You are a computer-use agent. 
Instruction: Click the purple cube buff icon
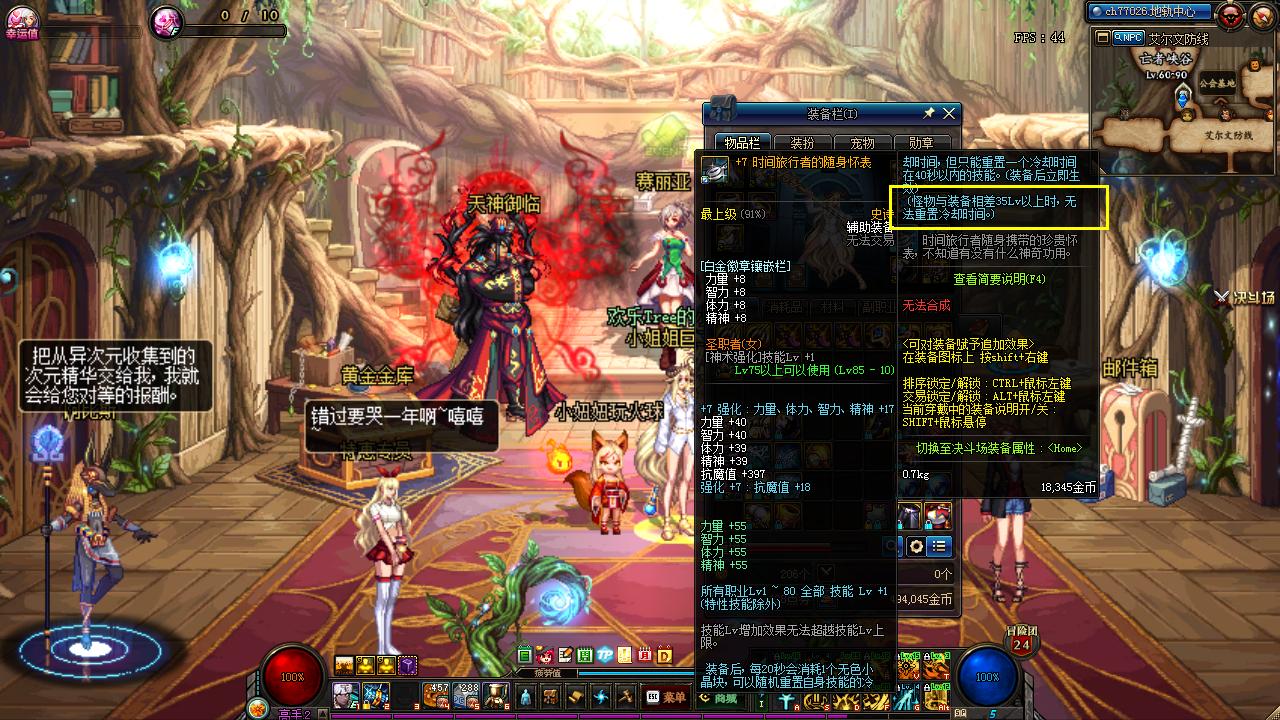408,665
